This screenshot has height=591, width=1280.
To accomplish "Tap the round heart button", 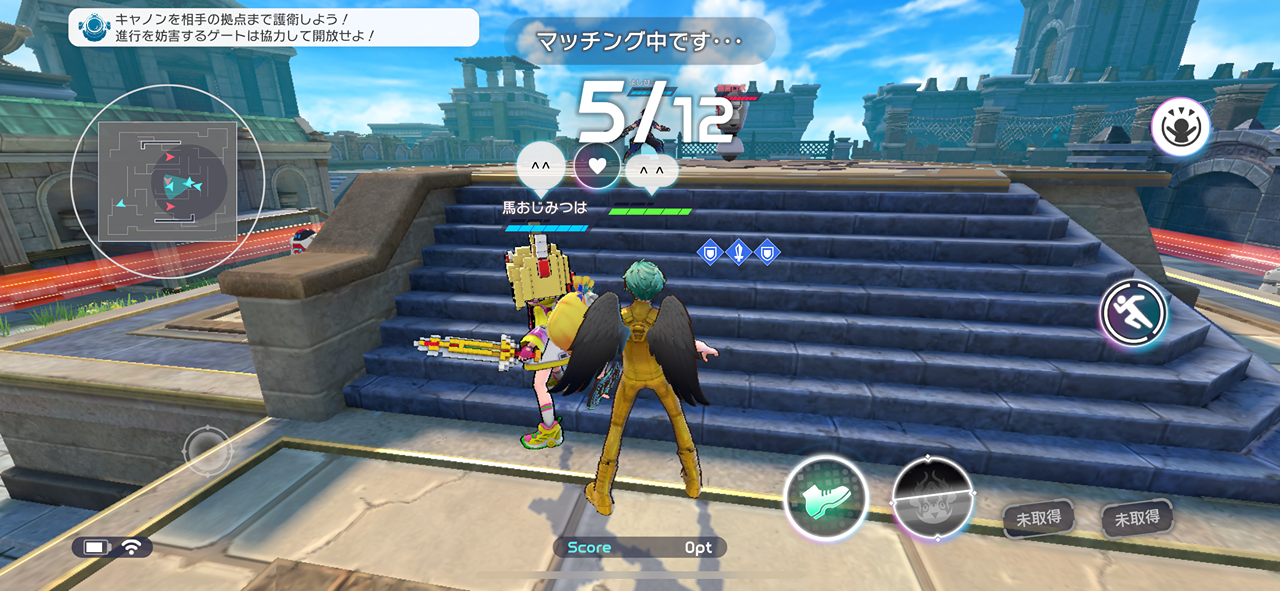I will coord(597,165).
